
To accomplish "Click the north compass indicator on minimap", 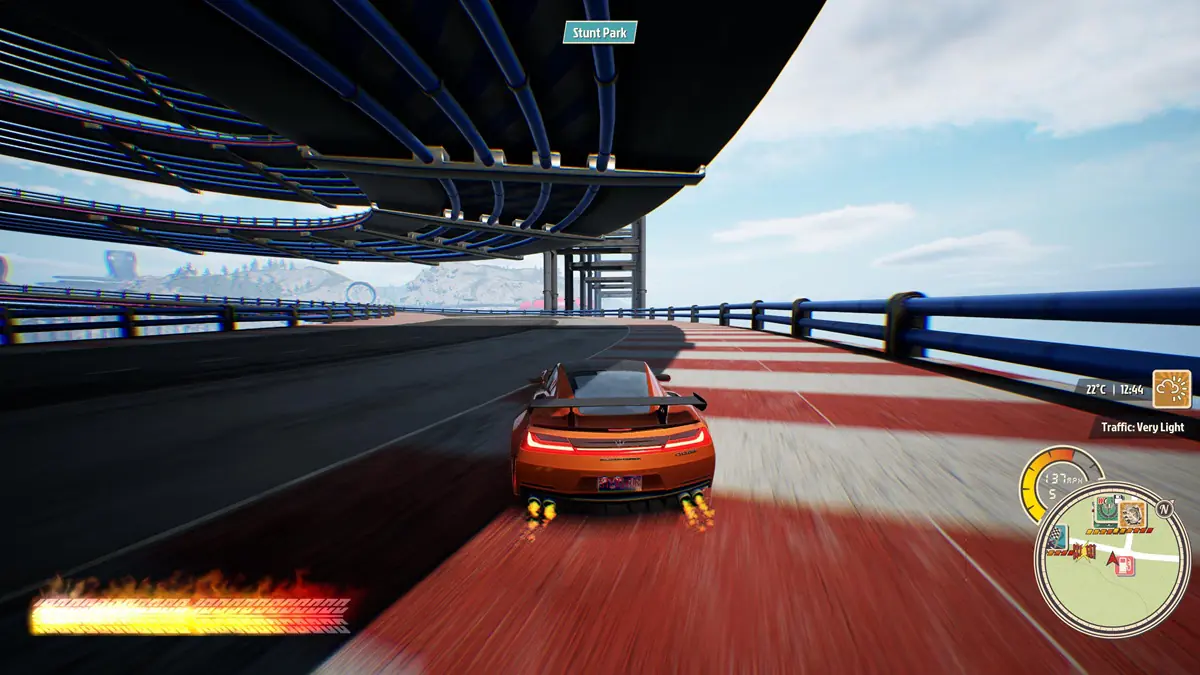I will pyautogui.click(x=1163, y=509).
